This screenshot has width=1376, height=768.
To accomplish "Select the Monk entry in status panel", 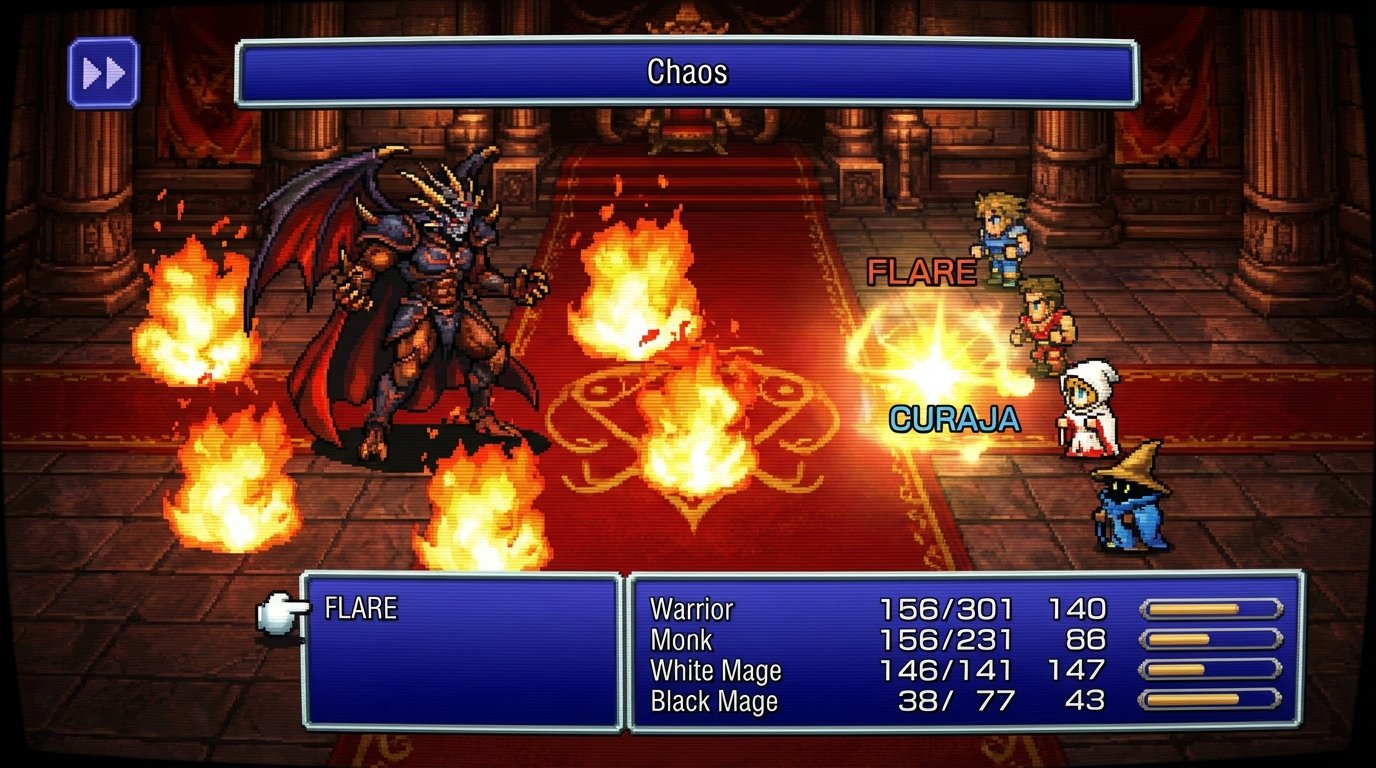I will pos(684,639).
